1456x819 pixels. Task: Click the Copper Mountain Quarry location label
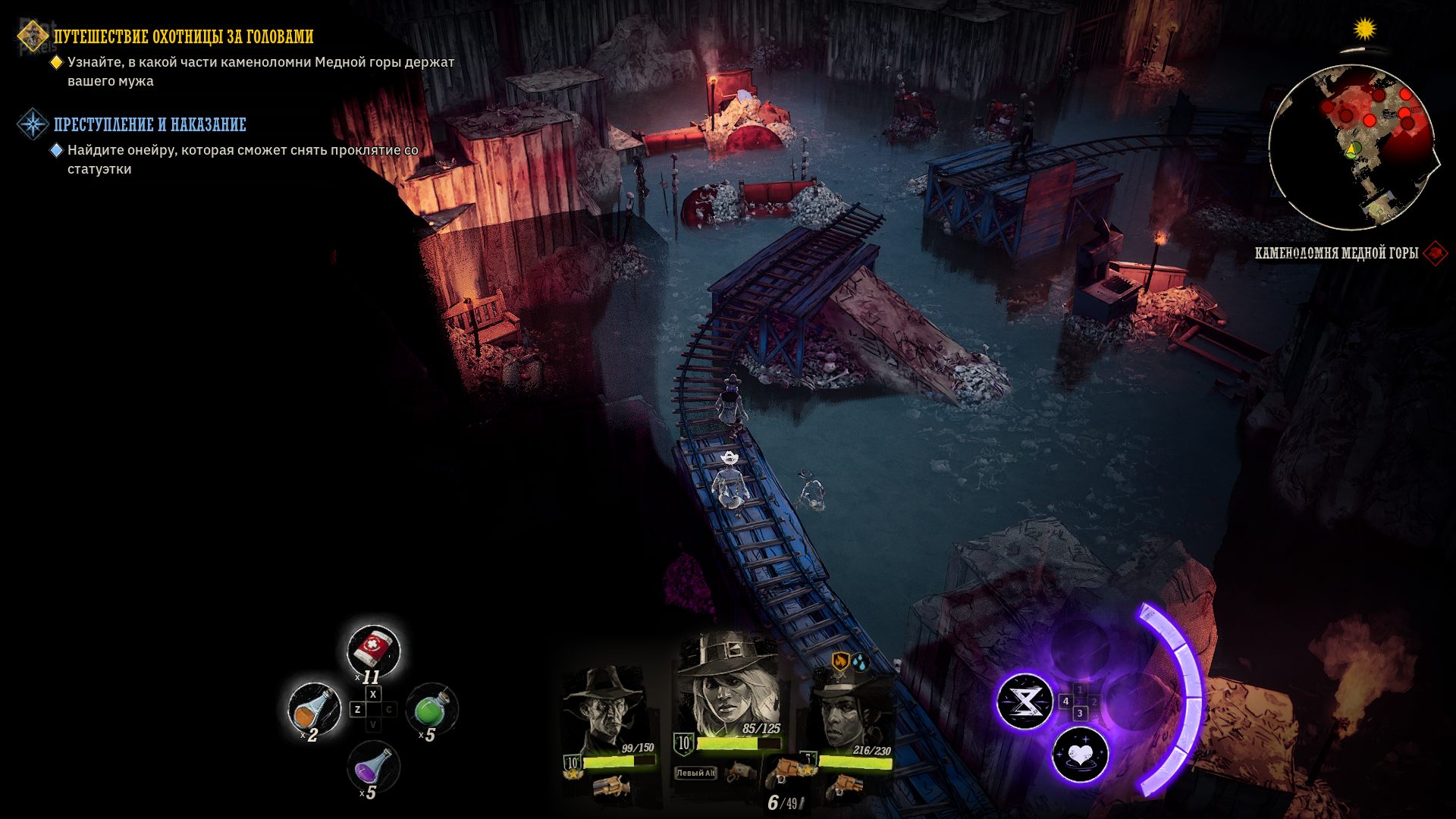point(1336,253)
